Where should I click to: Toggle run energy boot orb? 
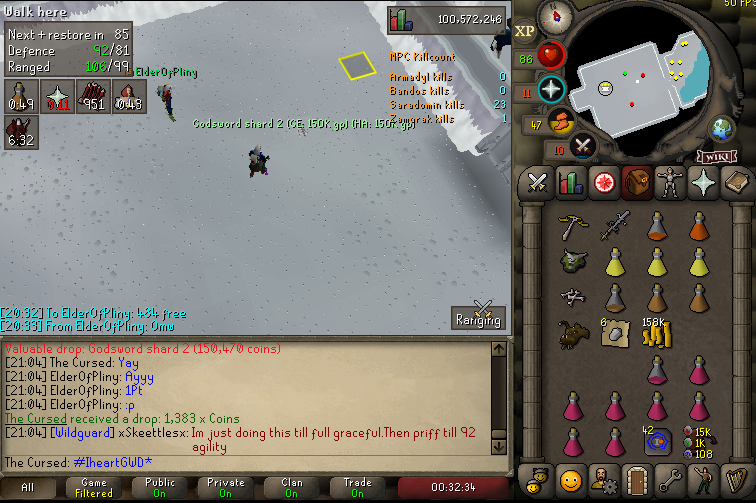pos(563,123)
